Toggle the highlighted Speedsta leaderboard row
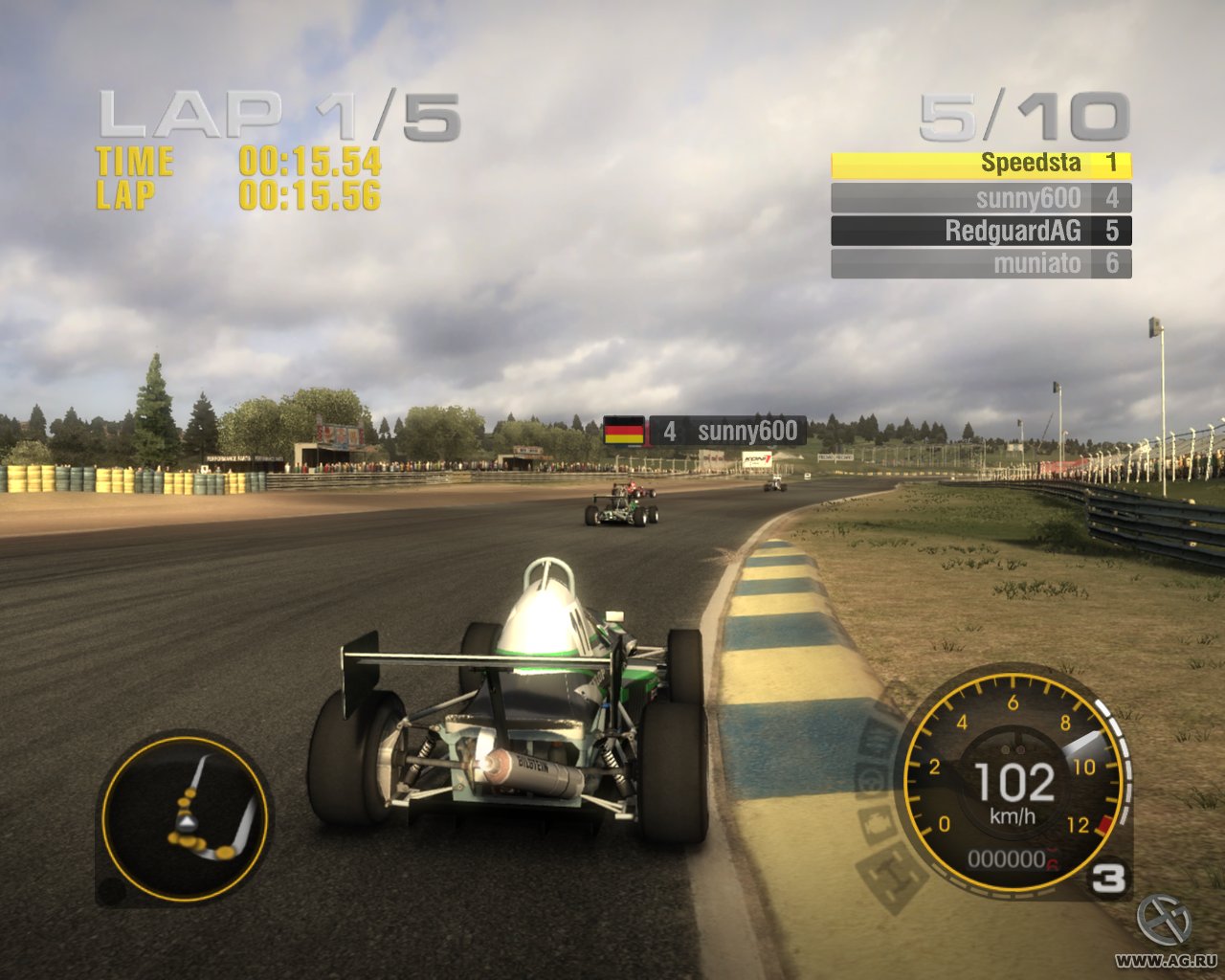The image size is (1225, 980). coord(981,164)
